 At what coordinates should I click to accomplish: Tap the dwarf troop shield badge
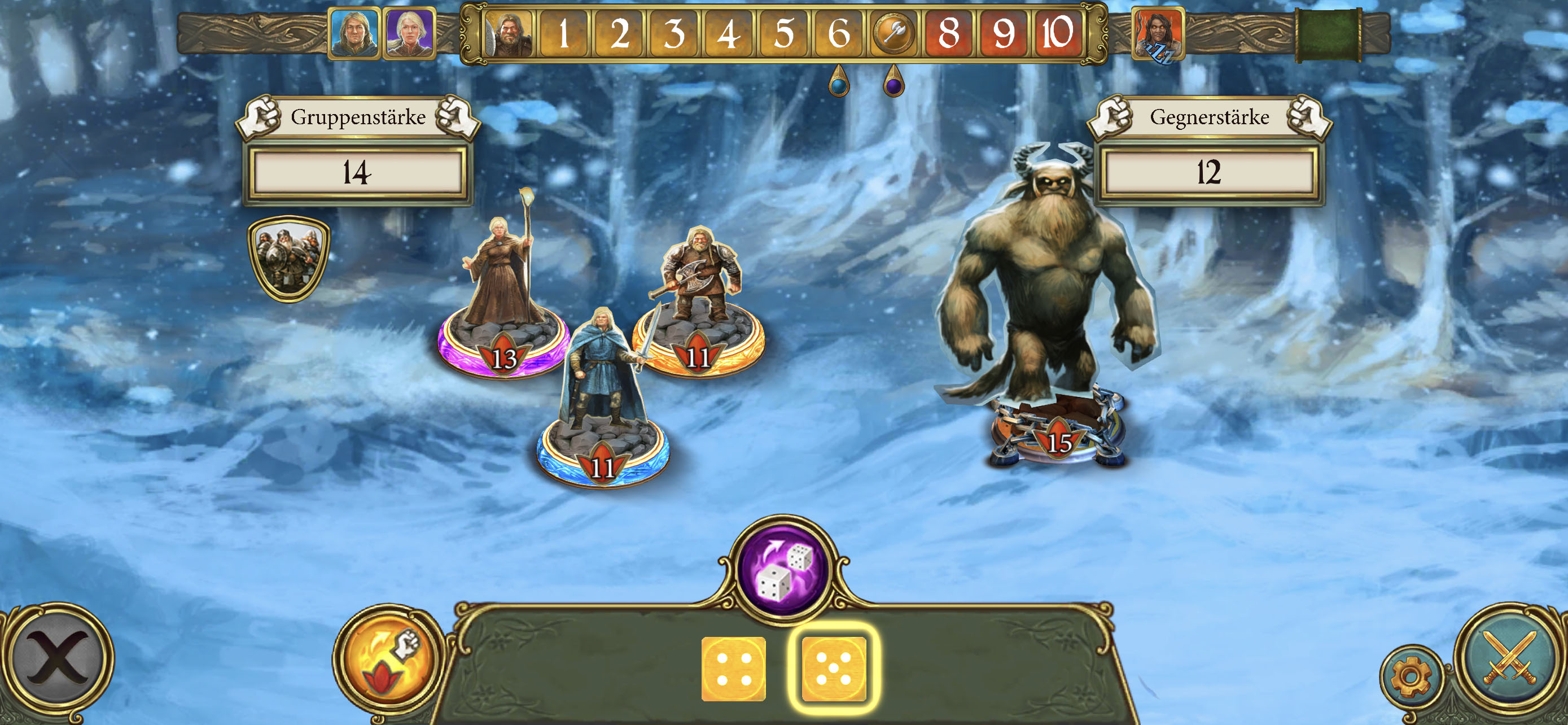[x=288, y=257]
